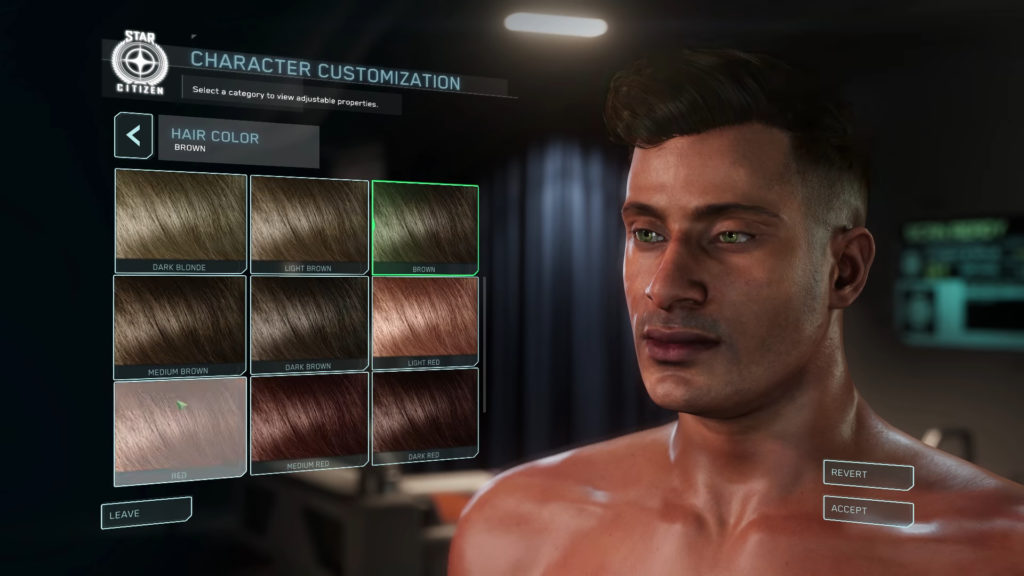1024x576 pixels.
Task: Choose the Light Brown hair swatch
Action: (x=309, y=224)
